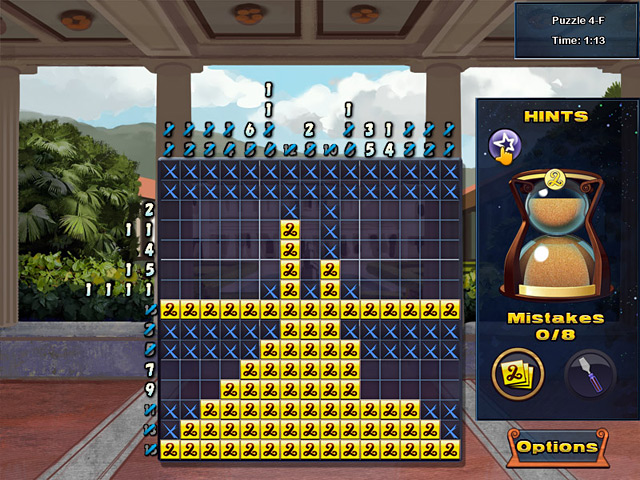Open the Options menu
This screenshot has width=640, height=480.
coord(559,447)
